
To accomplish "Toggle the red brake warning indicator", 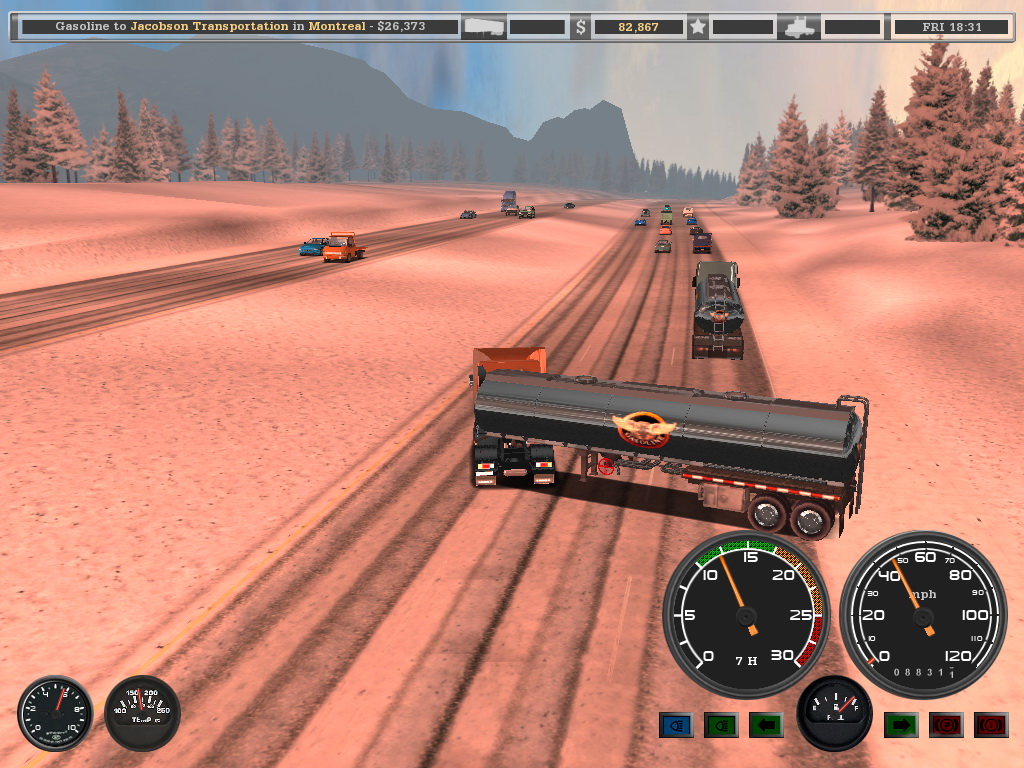I will (x=991, y=725).
